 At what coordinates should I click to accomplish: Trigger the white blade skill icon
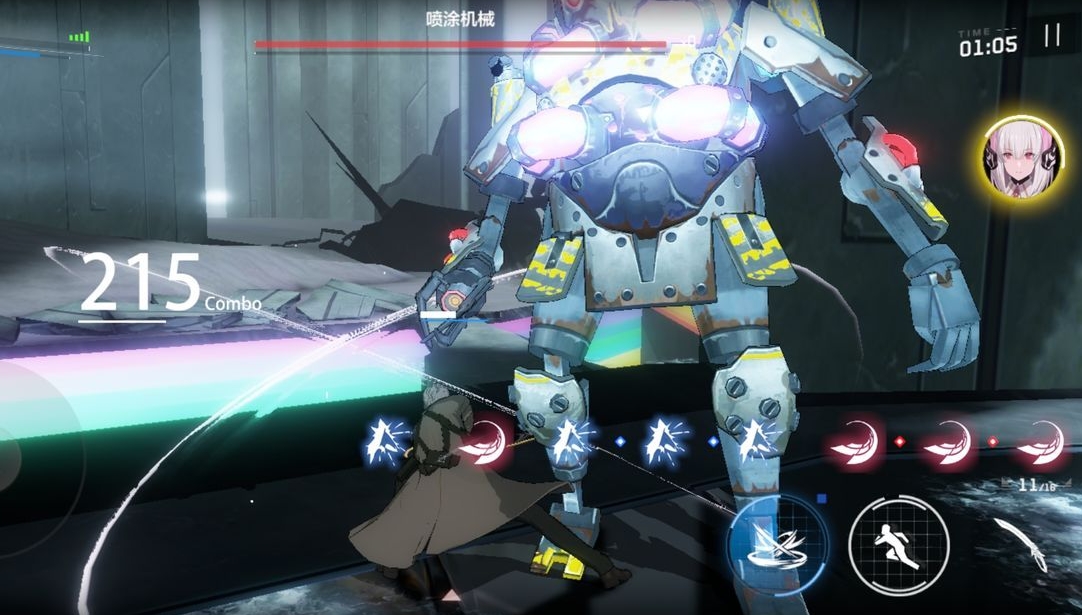(x=1022, y=543)
